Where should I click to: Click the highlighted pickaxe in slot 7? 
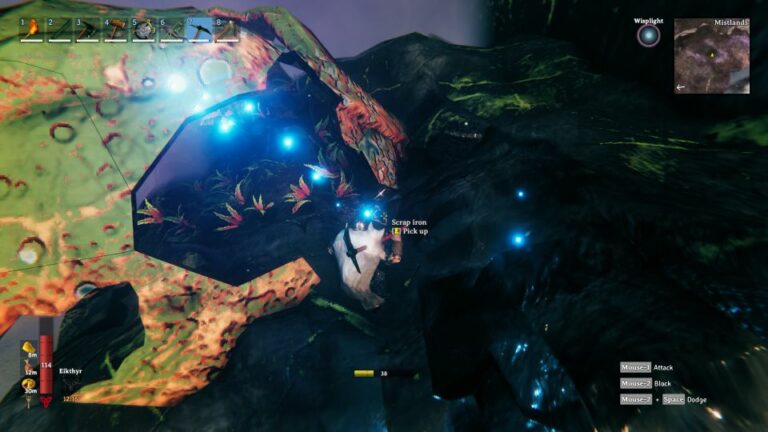point(200,29)
